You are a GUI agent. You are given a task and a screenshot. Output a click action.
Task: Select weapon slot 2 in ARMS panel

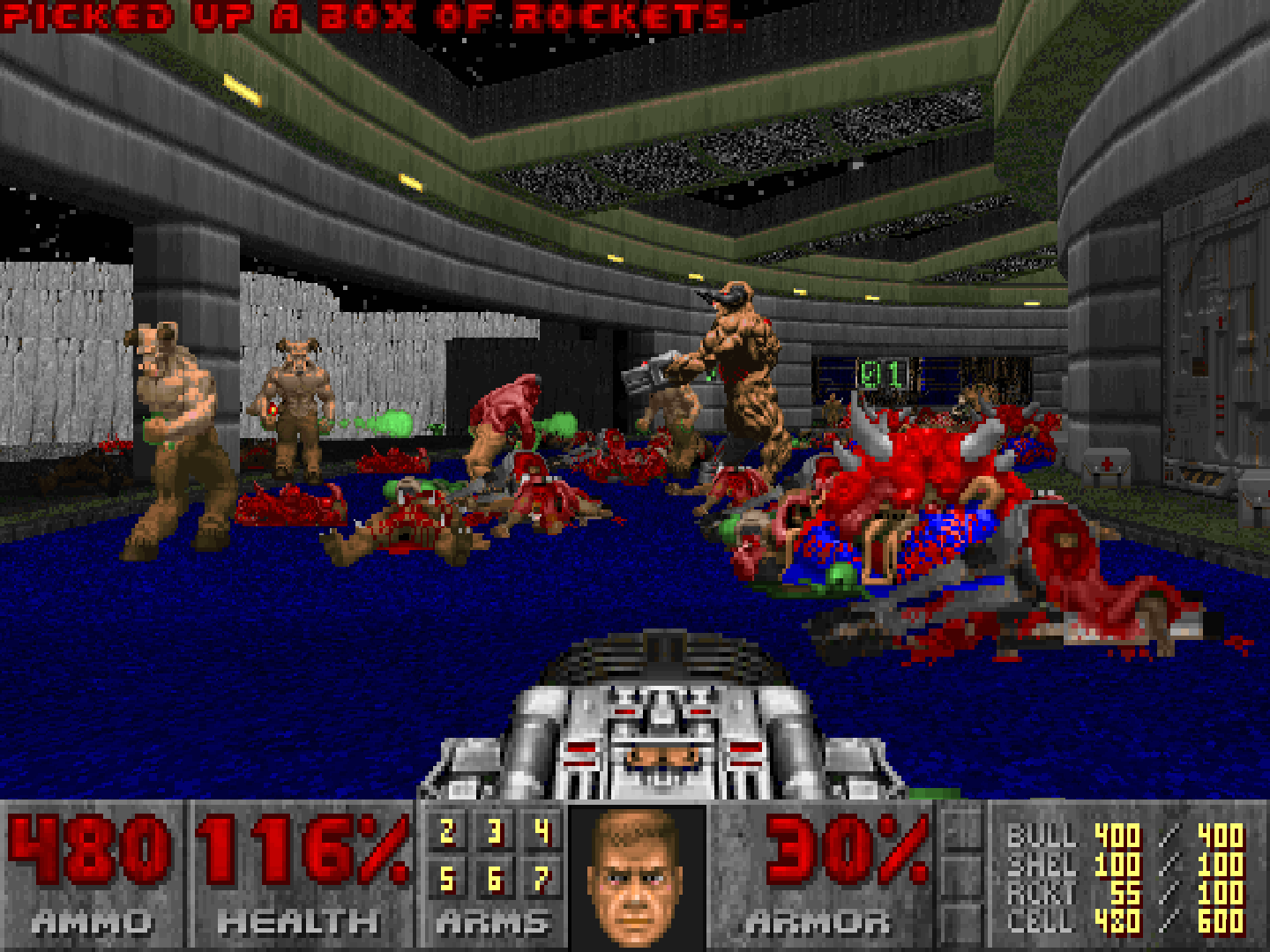pos(447,832)
